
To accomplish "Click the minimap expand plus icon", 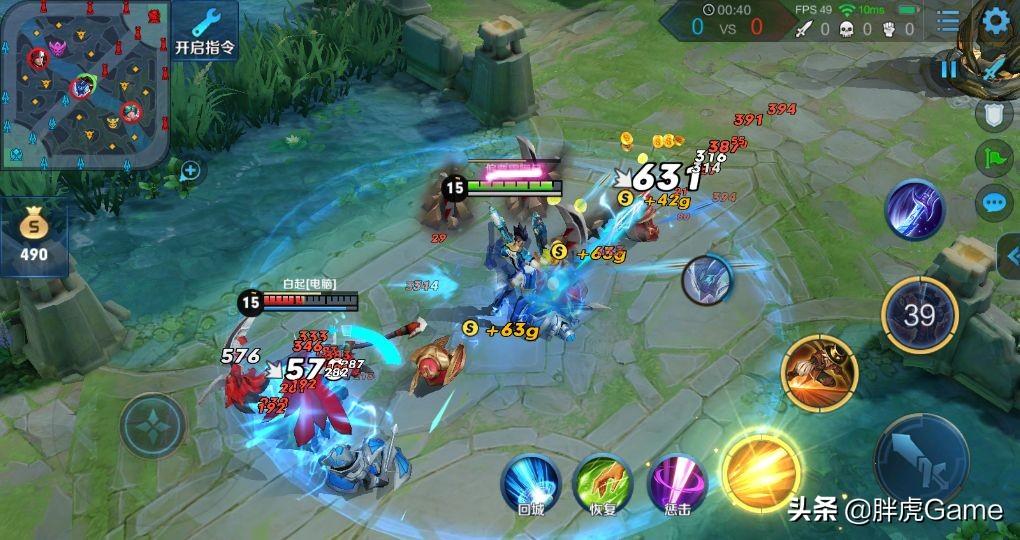I will [x=190, y=171].
